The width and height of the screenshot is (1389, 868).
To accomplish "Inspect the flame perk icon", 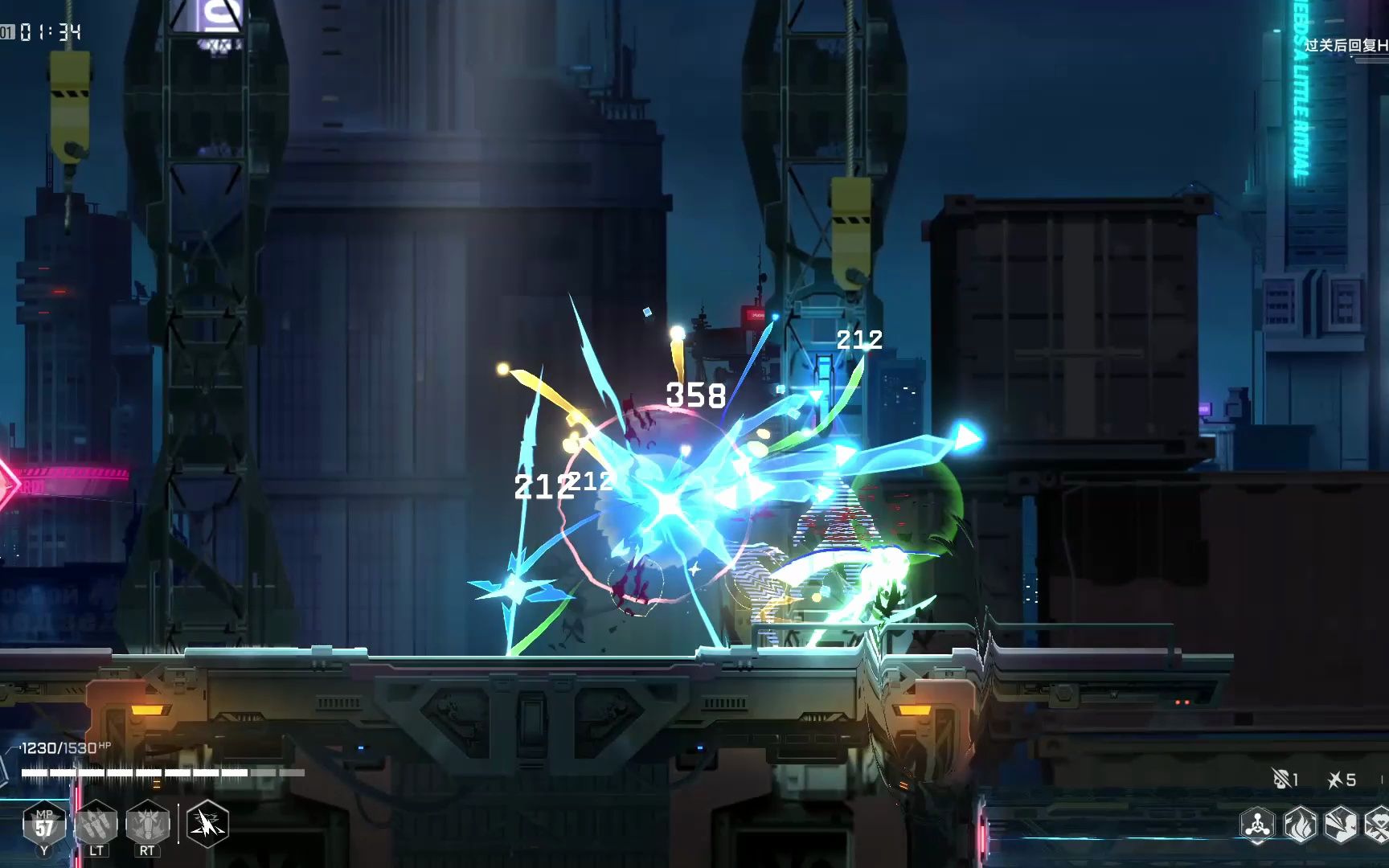I will pos(1300,825).
